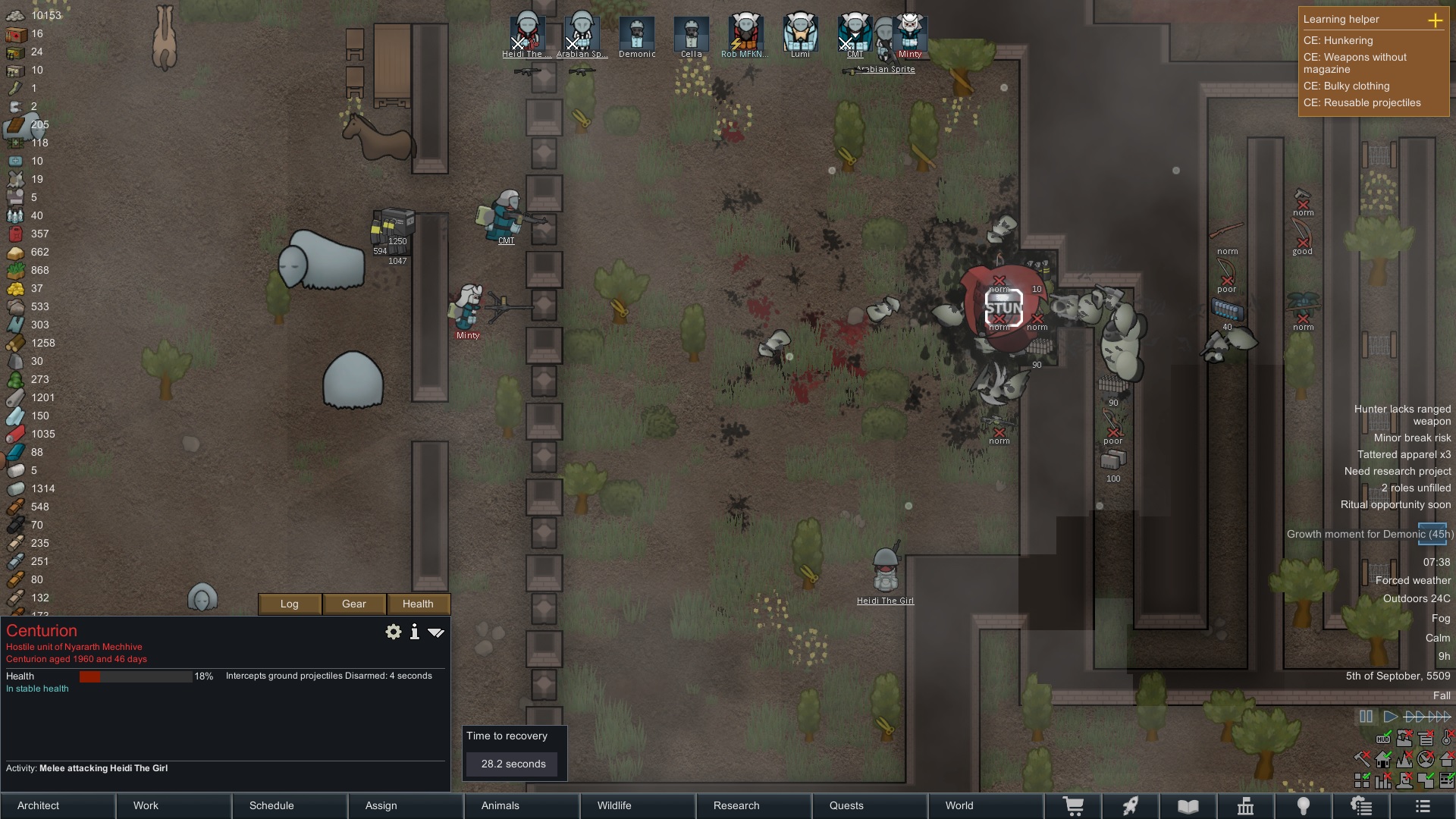The height and width of the screenshot is (819, 1456).
Task: Click the lightbulb icon in bottom toolbar
Action: click(1304, 805)
